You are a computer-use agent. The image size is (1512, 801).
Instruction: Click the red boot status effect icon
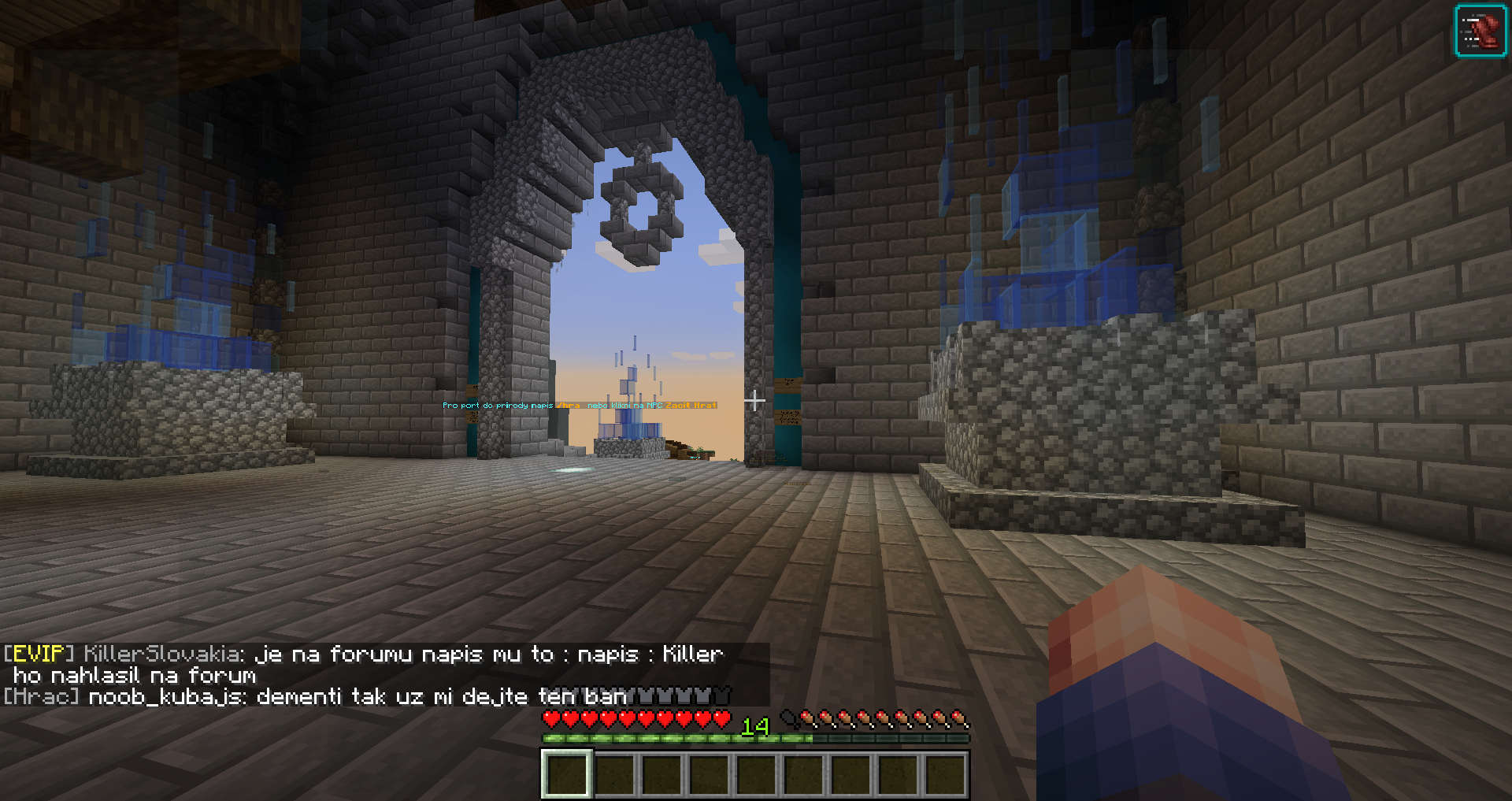coord(1480,32)
